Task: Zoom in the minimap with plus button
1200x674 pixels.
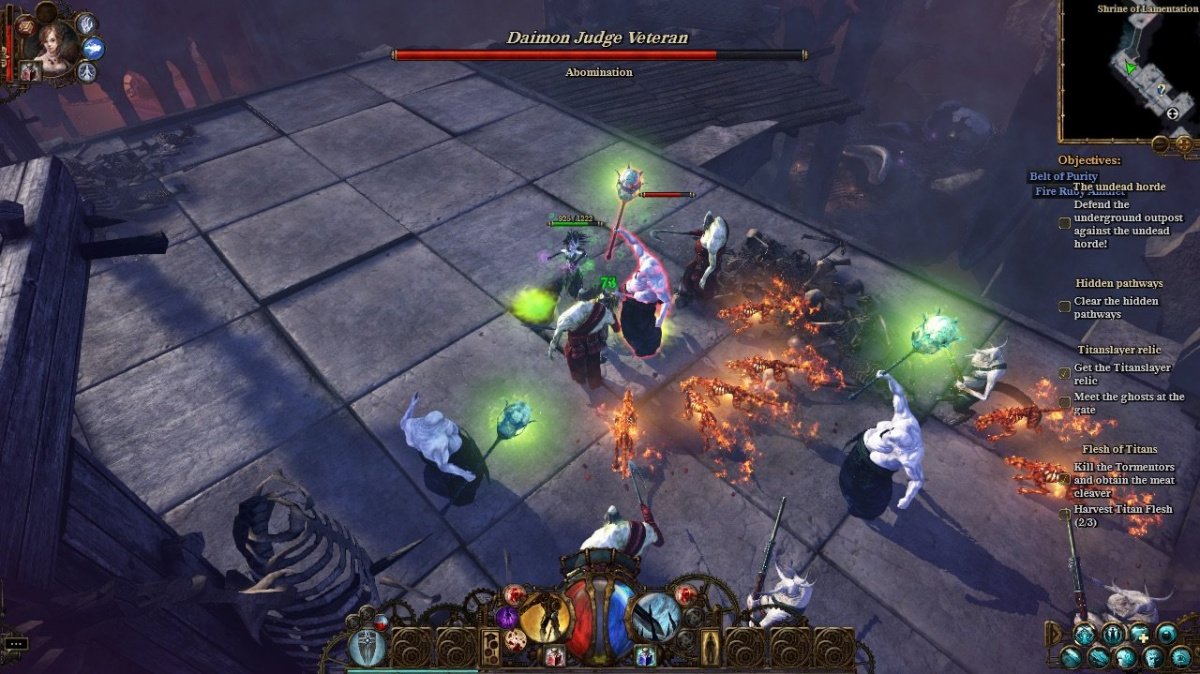Action: pos(1183,145)
